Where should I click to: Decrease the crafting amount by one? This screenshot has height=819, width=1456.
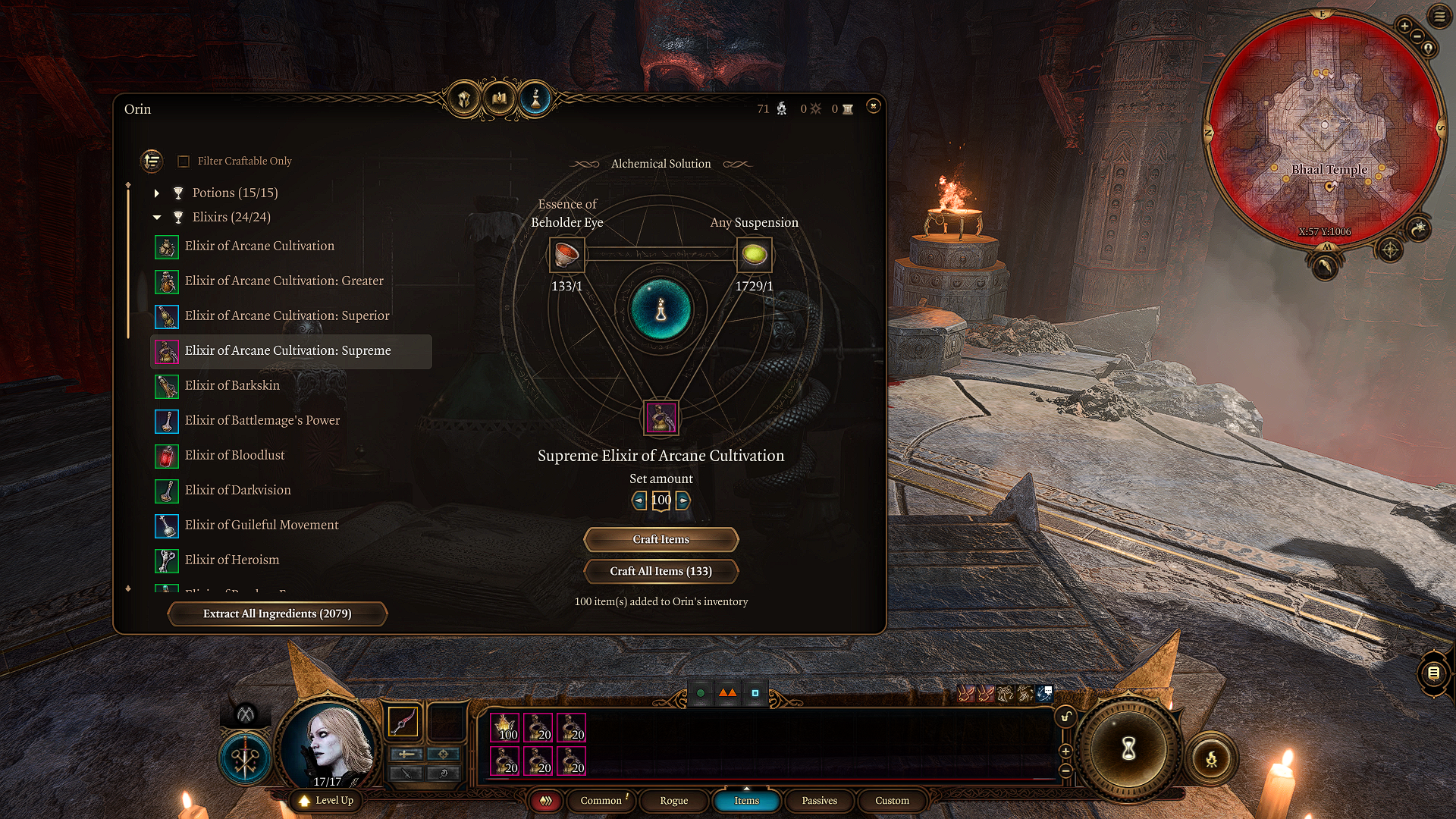639,500
